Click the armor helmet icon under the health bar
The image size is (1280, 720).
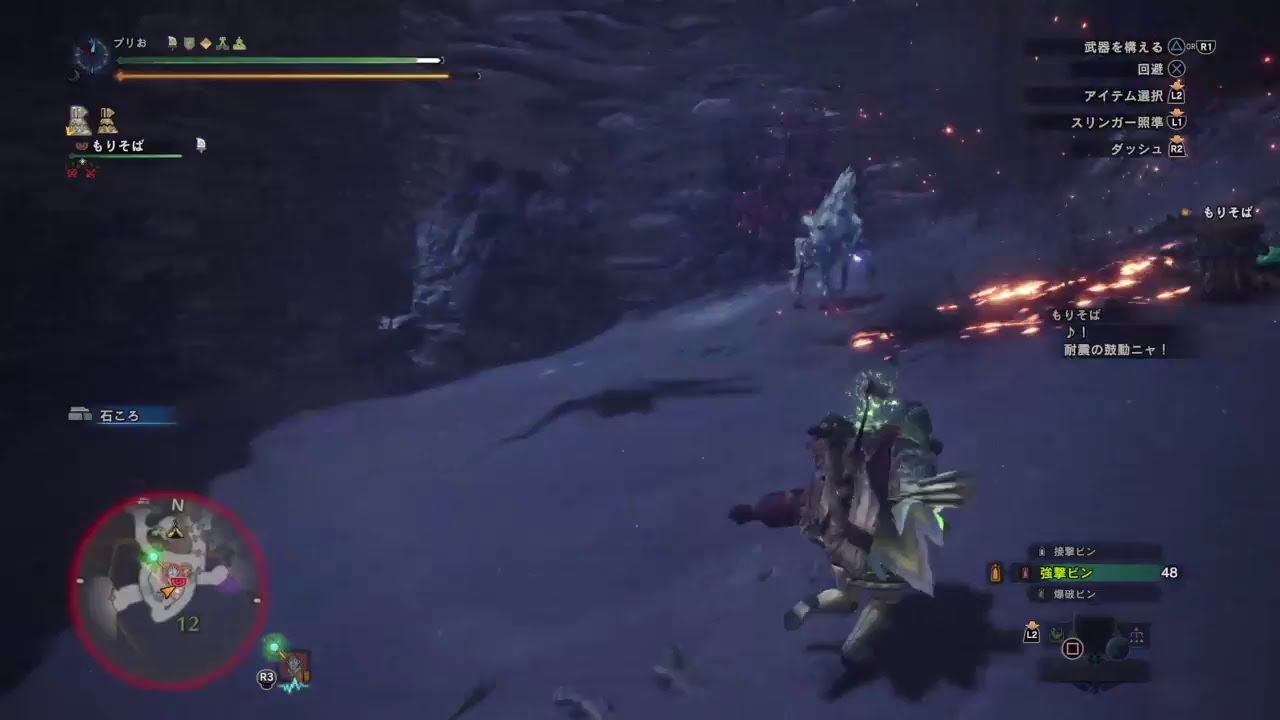pos(78,118)
